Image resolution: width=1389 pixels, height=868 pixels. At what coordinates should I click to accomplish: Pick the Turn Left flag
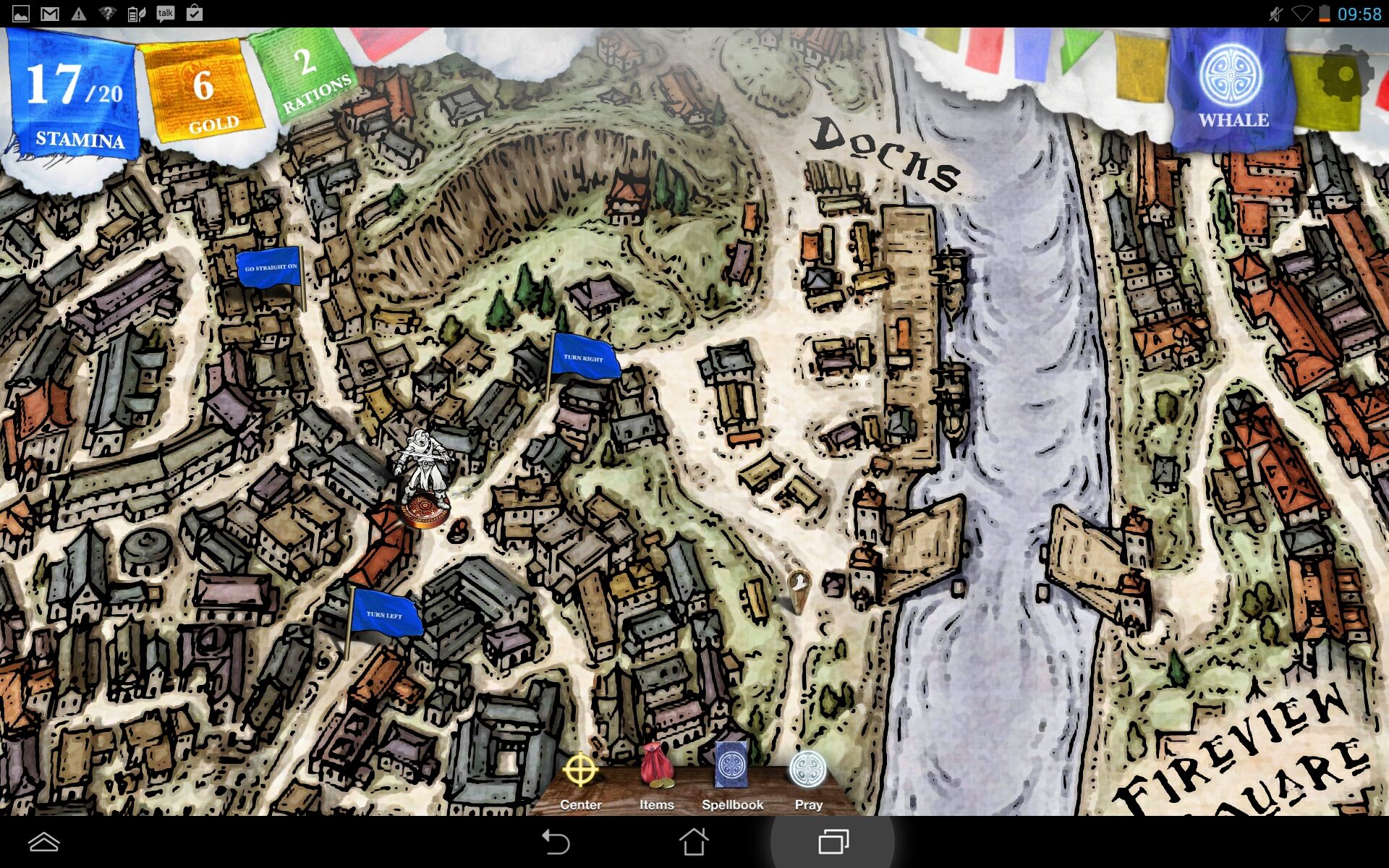point(384,614)
